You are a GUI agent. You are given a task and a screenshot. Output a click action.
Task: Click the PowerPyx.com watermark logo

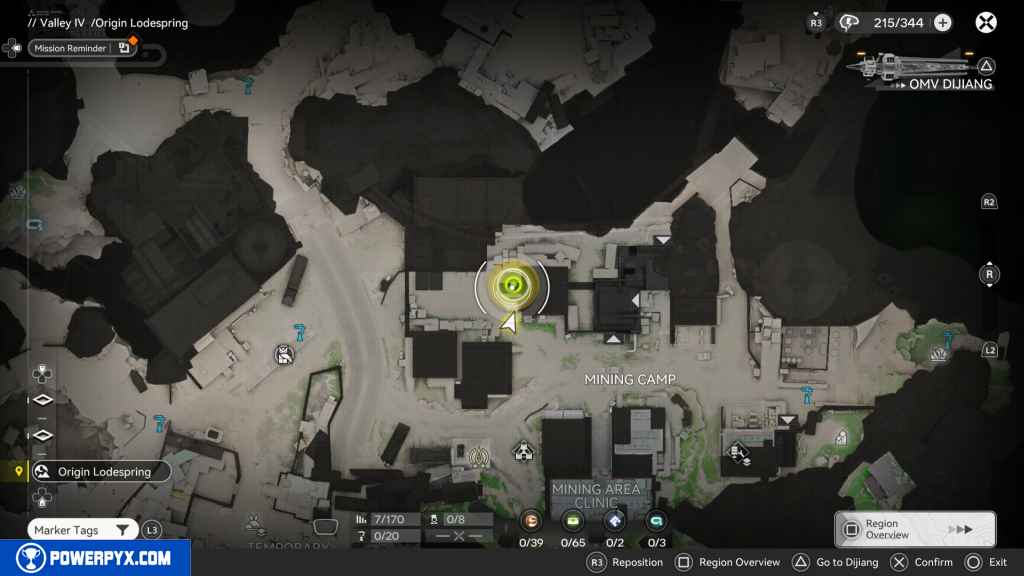(95, 558)
